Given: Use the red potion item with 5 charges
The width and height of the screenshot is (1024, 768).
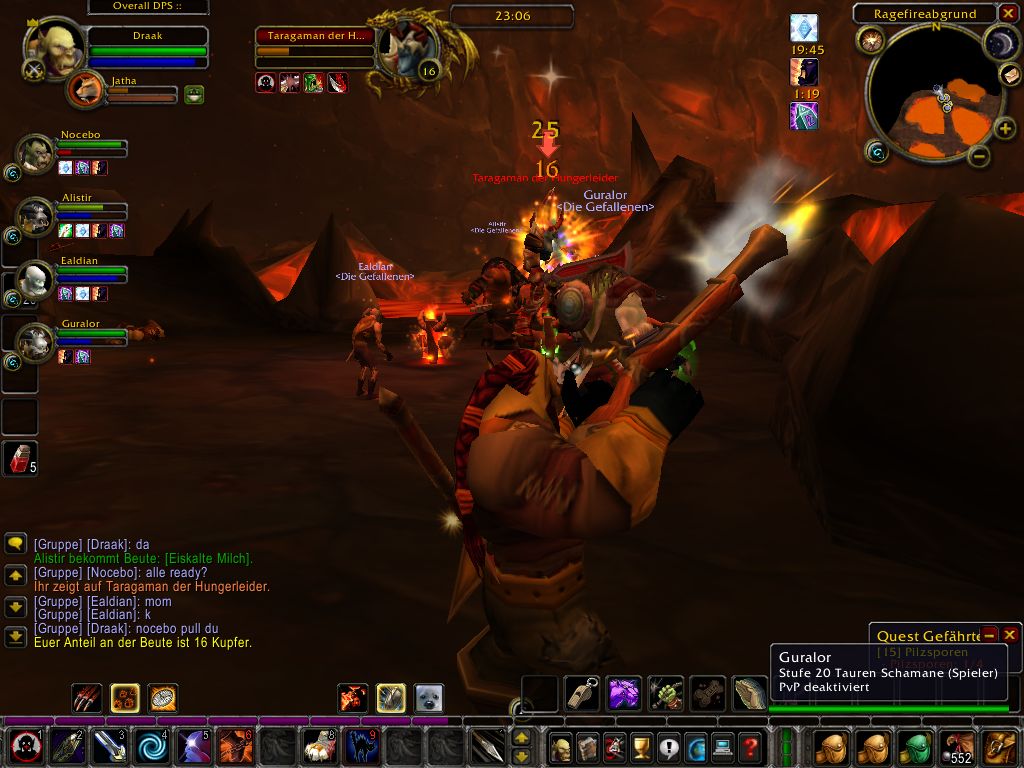Looking at the screenshot, I should 21,458.
